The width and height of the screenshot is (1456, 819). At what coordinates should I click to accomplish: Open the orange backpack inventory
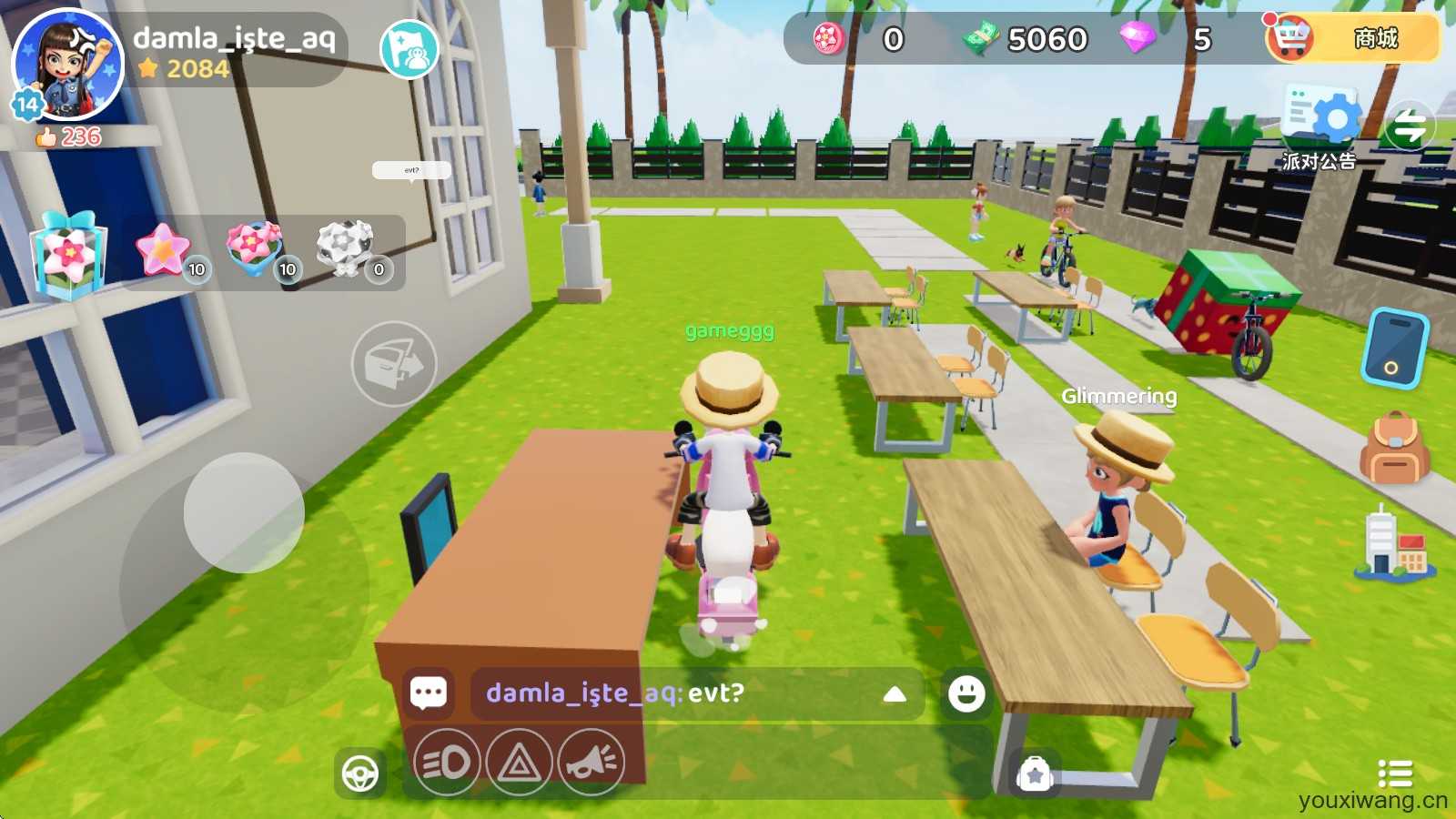pos(1393,448)
